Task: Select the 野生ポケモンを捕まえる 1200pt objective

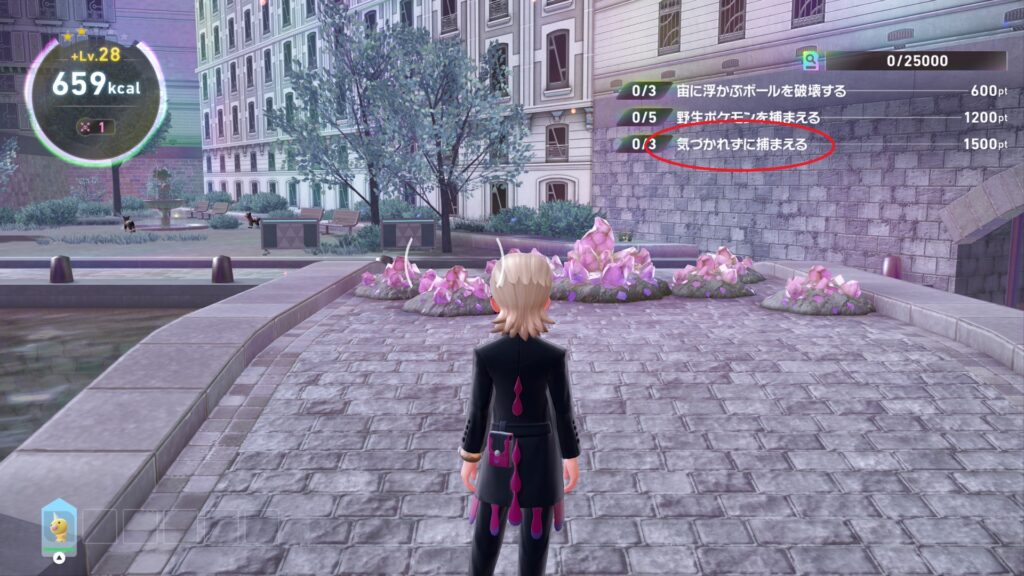Action: (748, 117)
